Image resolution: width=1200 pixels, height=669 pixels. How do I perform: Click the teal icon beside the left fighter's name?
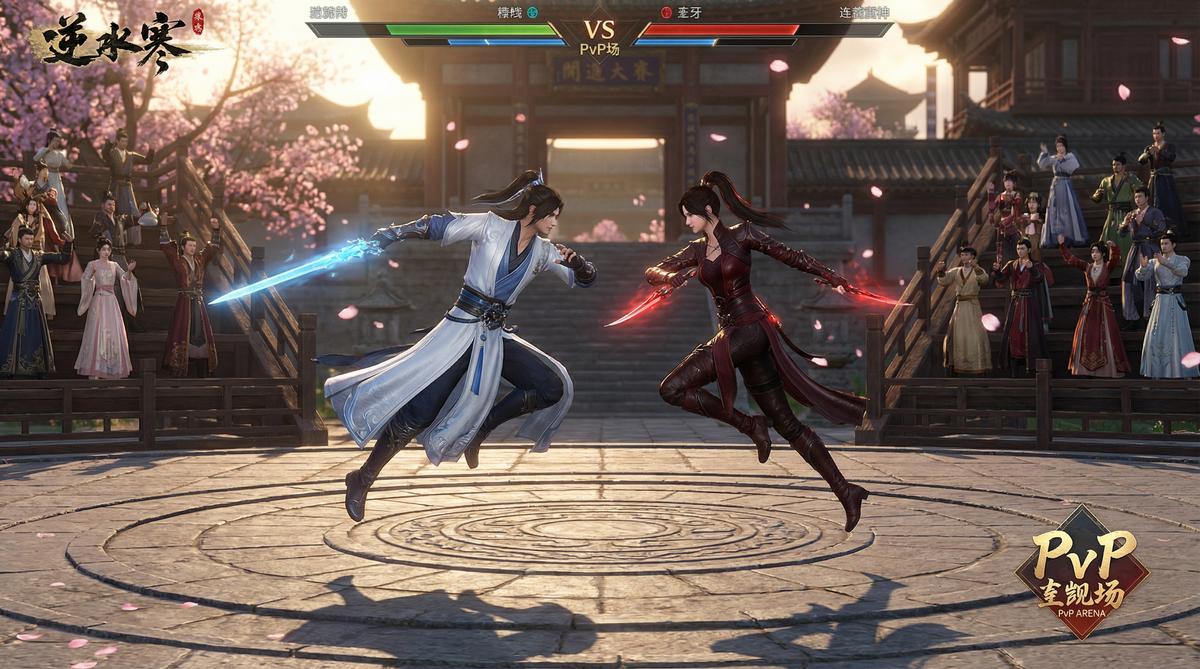[532, 13]
